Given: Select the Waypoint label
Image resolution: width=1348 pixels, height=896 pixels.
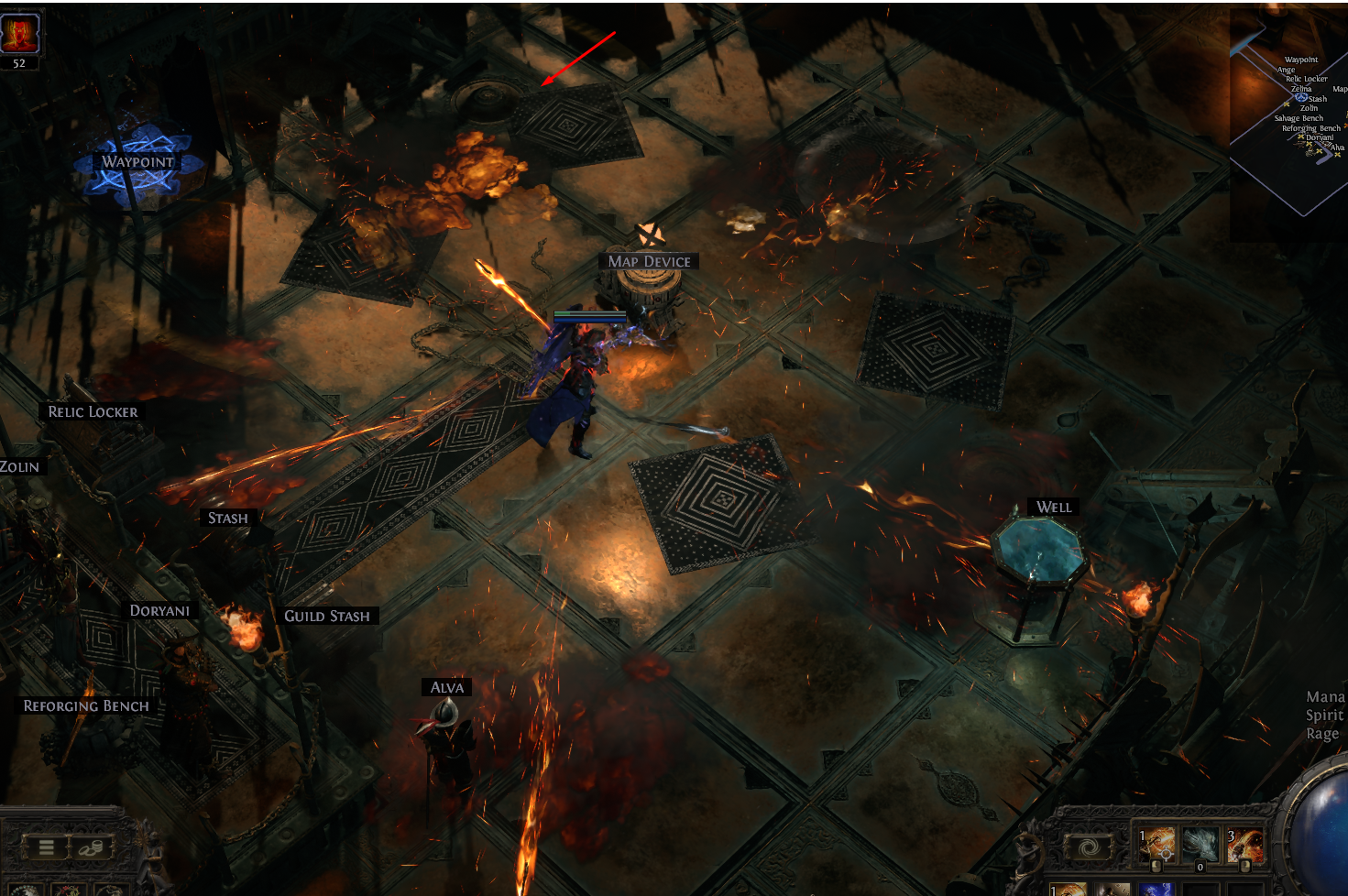Looking at the screenshot, I should click(x=137, y=162).
